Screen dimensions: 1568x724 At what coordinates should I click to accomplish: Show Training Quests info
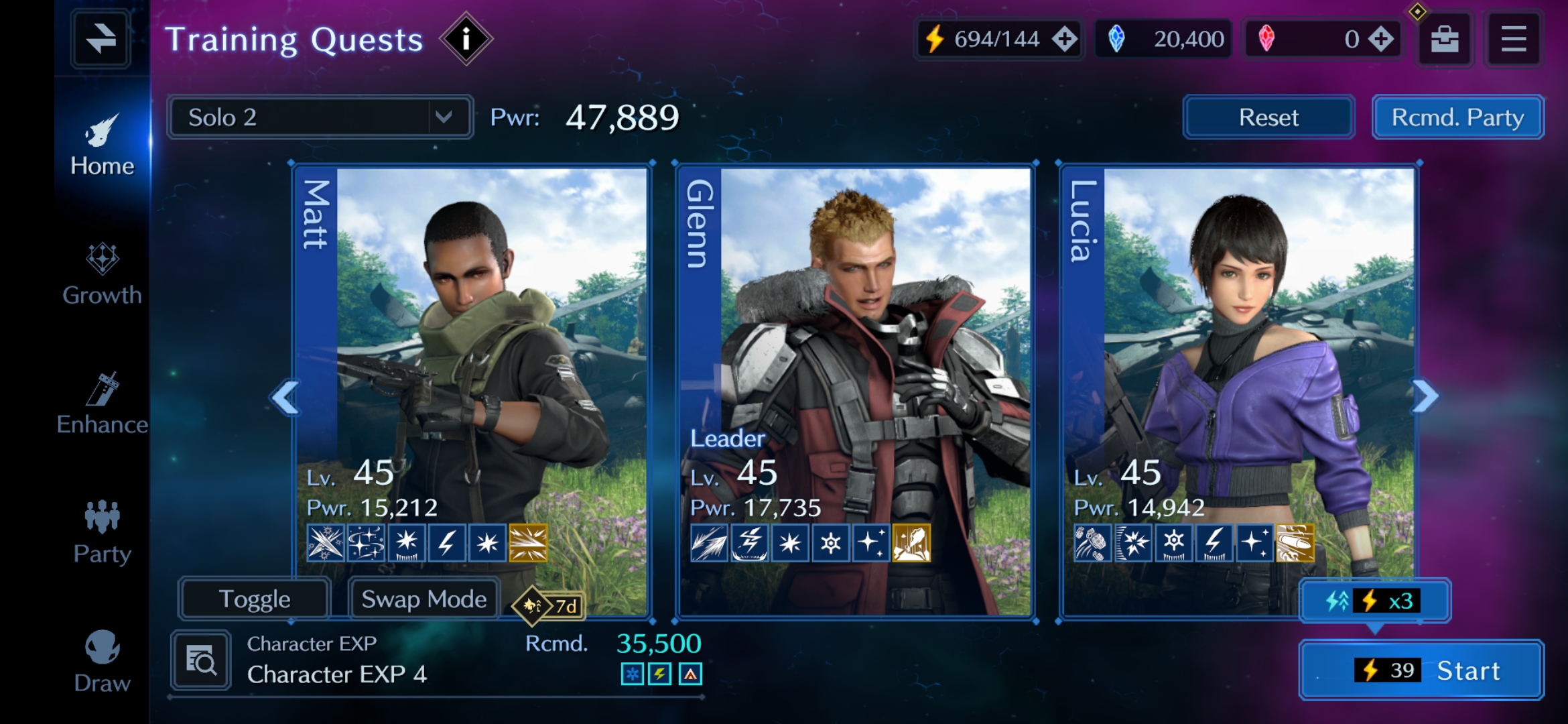click(466, 39)
